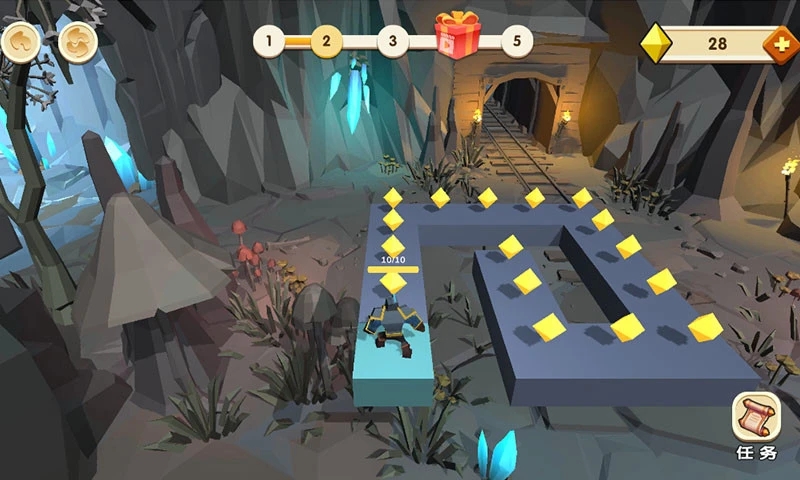Click the swirl restart button
The height and width of the screenshot is (480, 800).
pyautogui.click(x=77, y=42)
